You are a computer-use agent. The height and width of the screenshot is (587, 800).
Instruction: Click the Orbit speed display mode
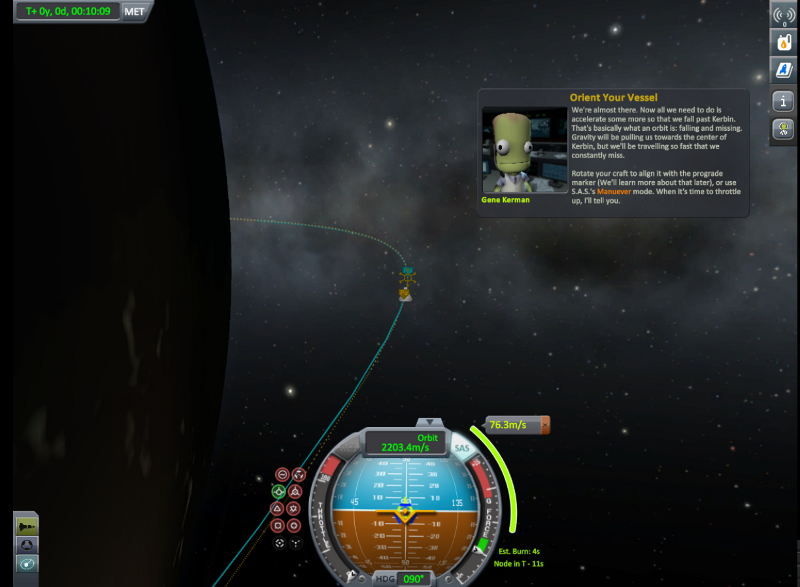(x=427, y=438)
